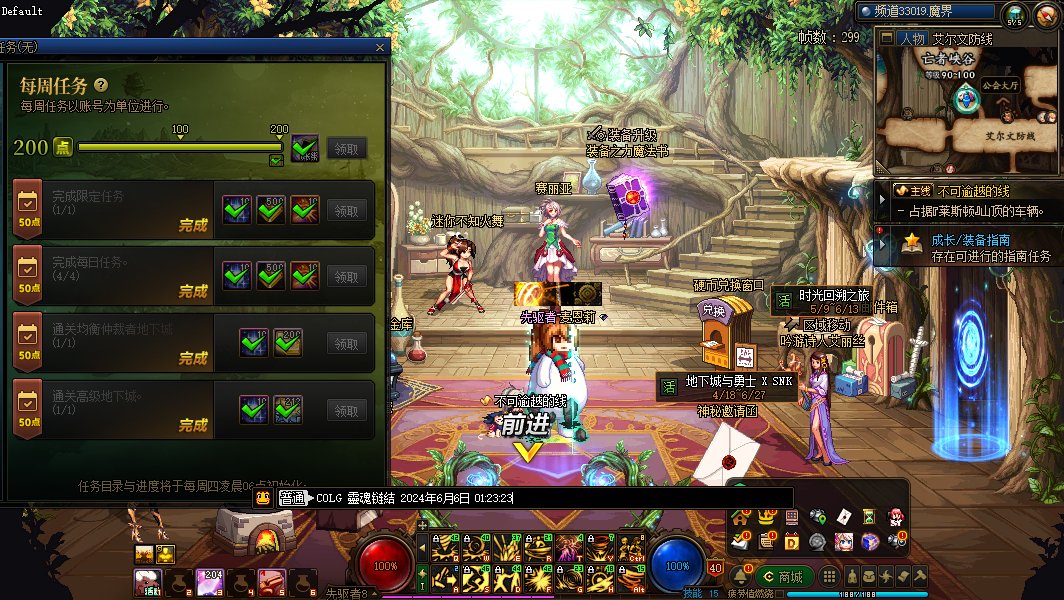The height and width of the screenshot is (600, 1064).
Task: Close the weekly quest window
Action: 379,47
